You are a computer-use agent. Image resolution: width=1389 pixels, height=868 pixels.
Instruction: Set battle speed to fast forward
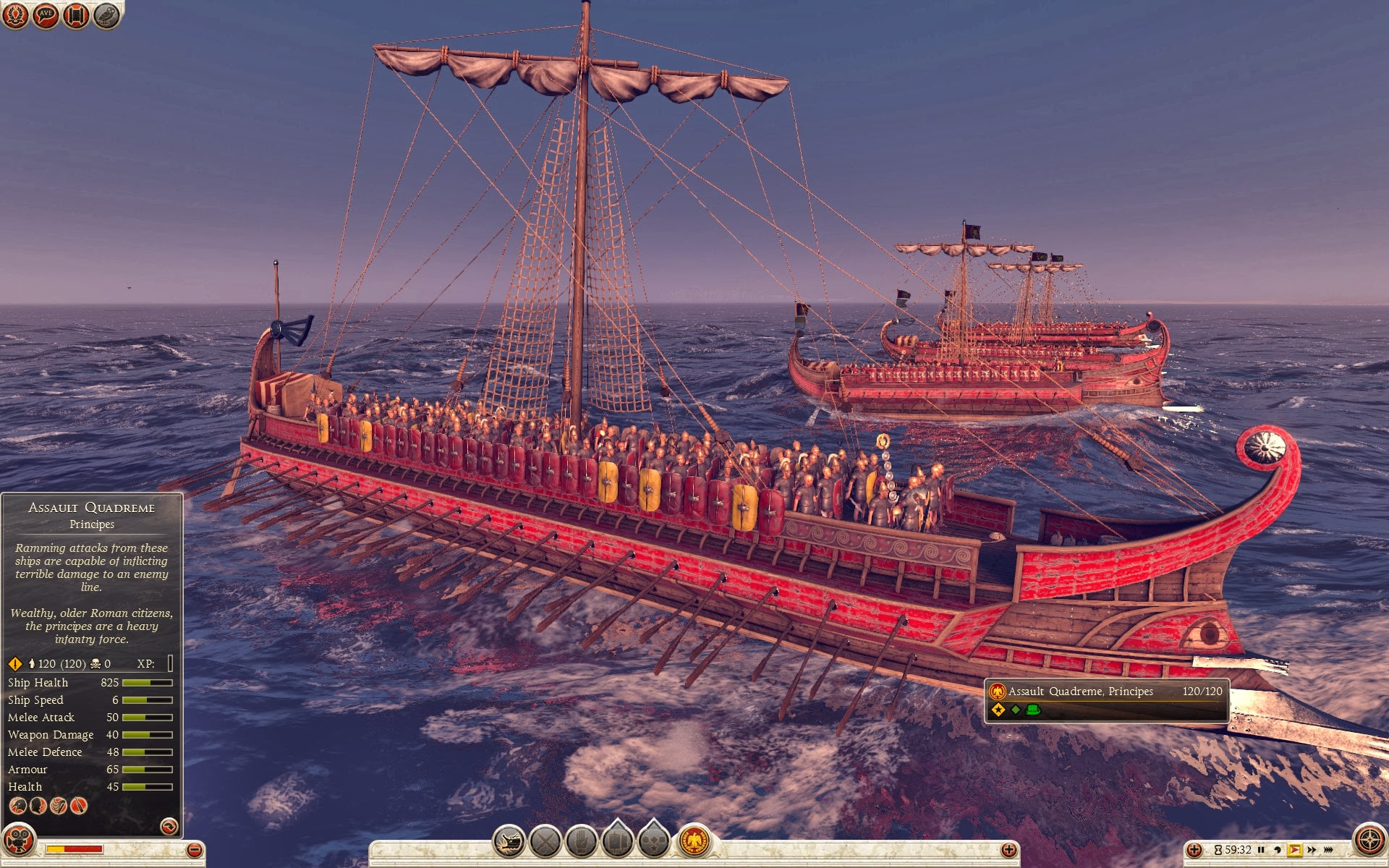1311,850
